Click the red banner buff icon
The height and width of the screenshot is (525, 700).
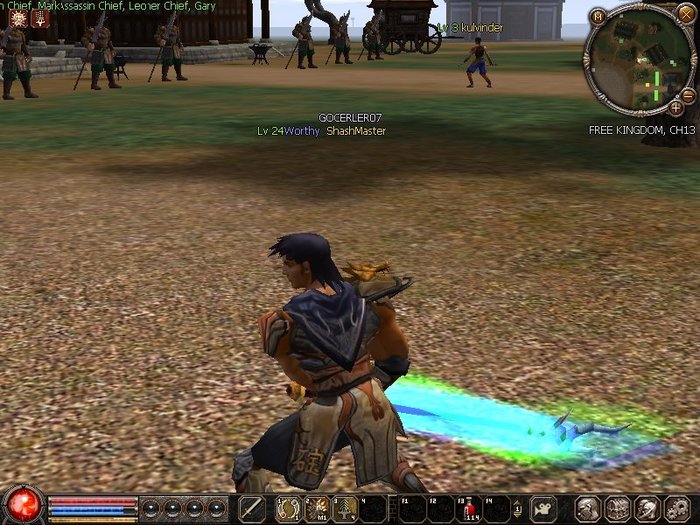click(39, 17)
